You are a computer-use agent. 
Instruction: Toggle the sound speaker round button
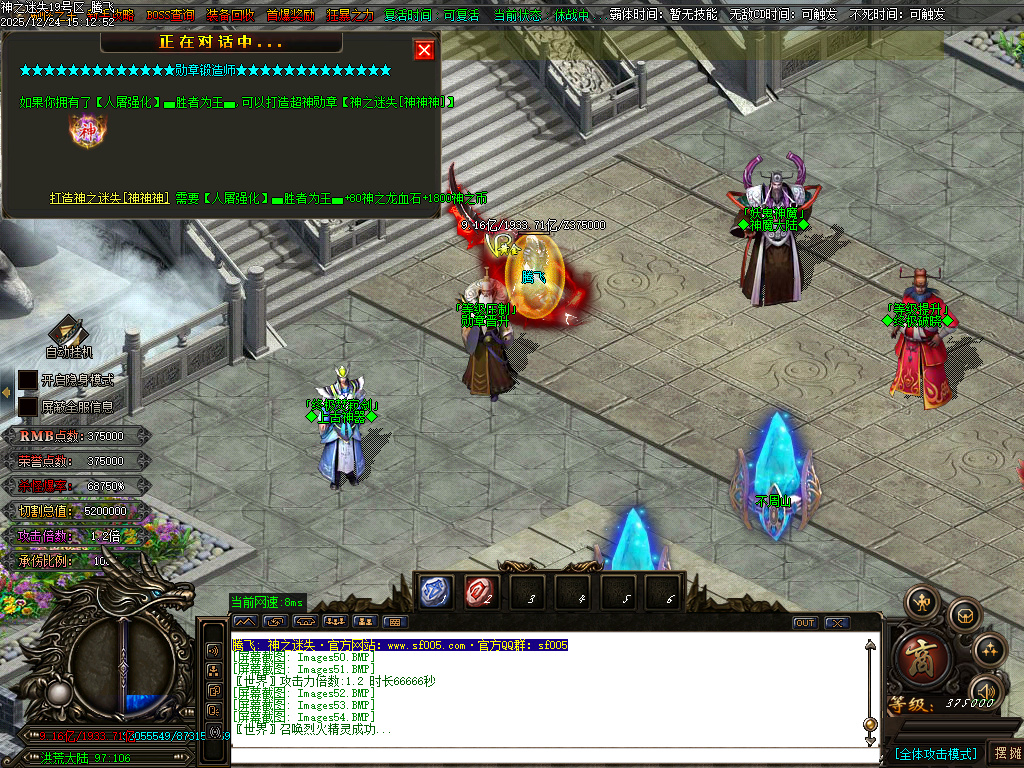tap(988, 691)
